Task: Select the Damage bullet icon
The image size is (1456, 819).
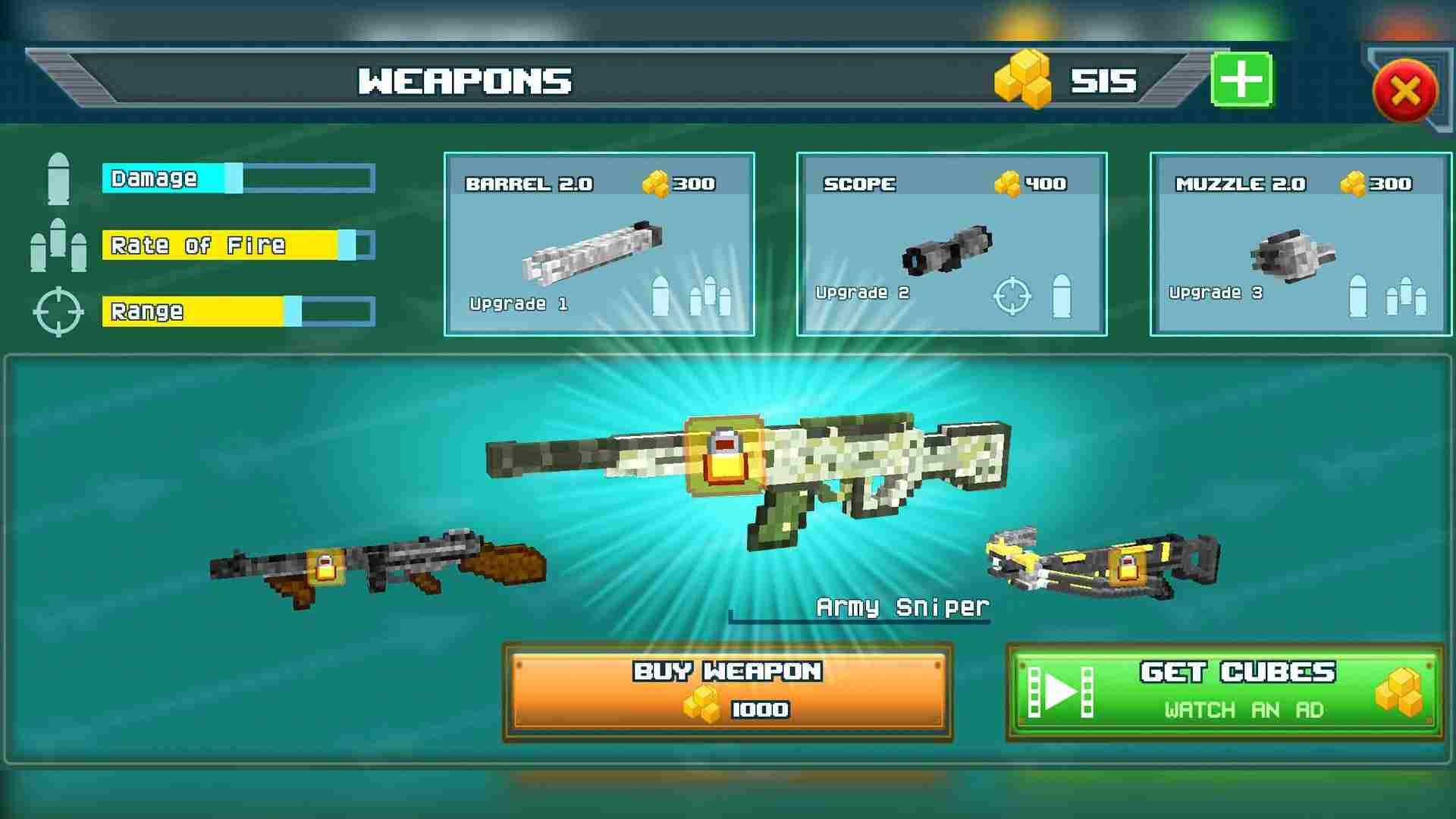Action: tap(59, 177)
